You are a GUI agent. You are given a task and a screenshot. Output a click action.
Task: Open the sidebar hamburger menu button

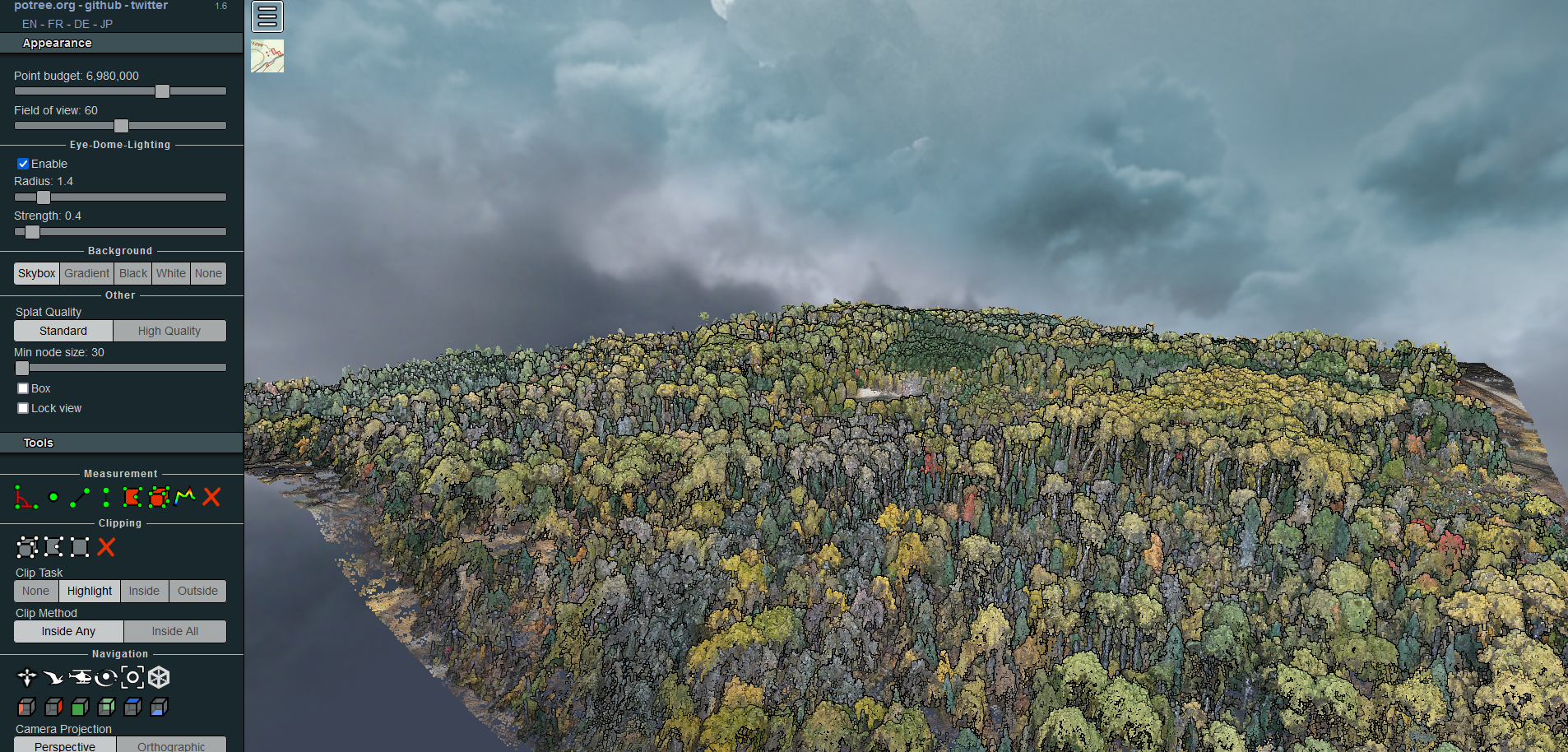[x=267, y=16]
